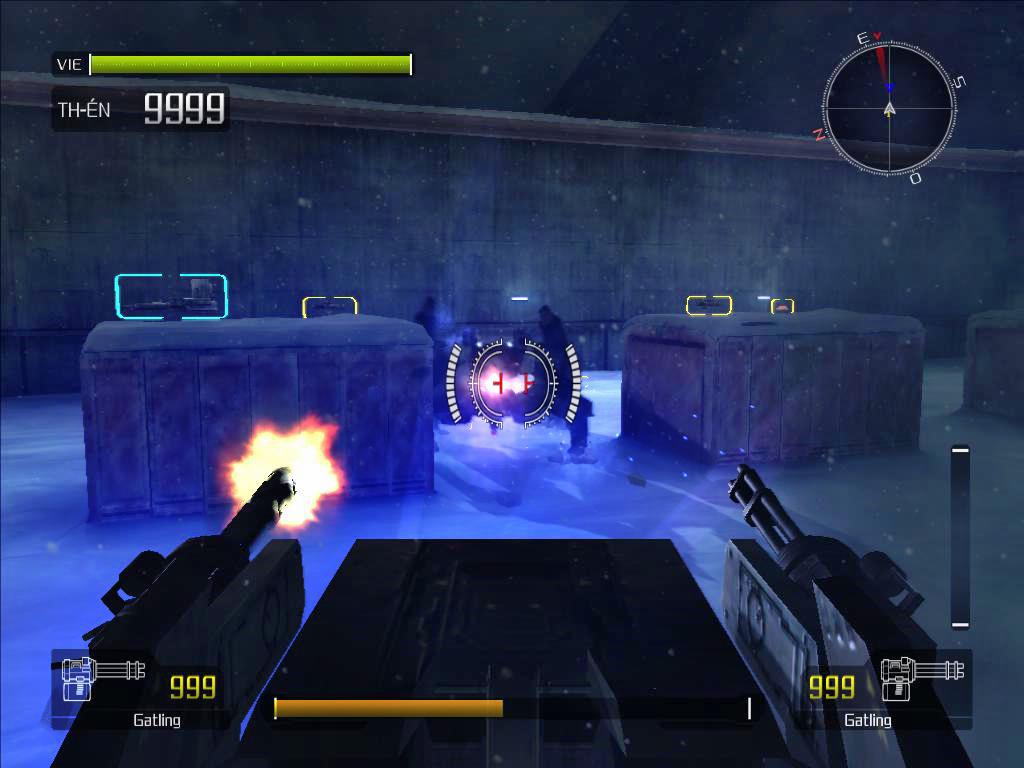Screen dimensions: 1024x768
Task: Select the right-arm Gatling weapon icon
Action: click(x=924, y=677)
